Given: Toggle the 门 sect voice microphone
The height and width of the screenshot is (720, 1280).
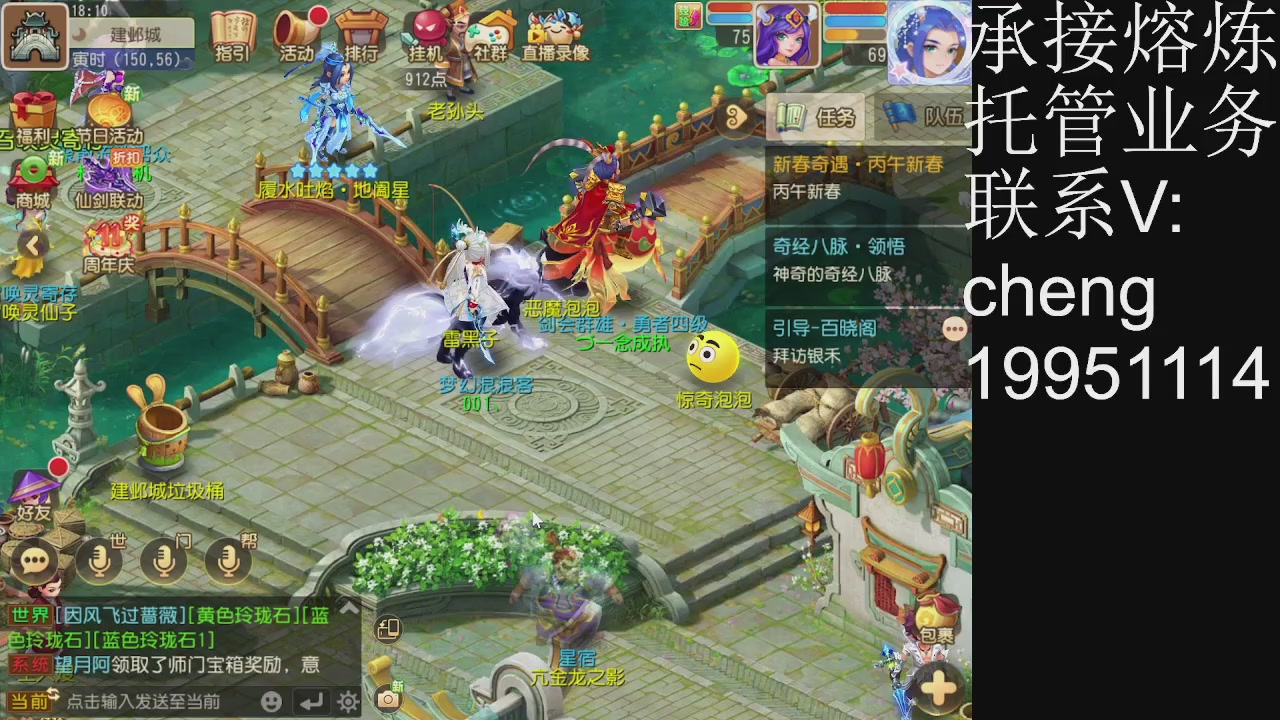Looking at the screenshot, I should (x=163, y=560).
